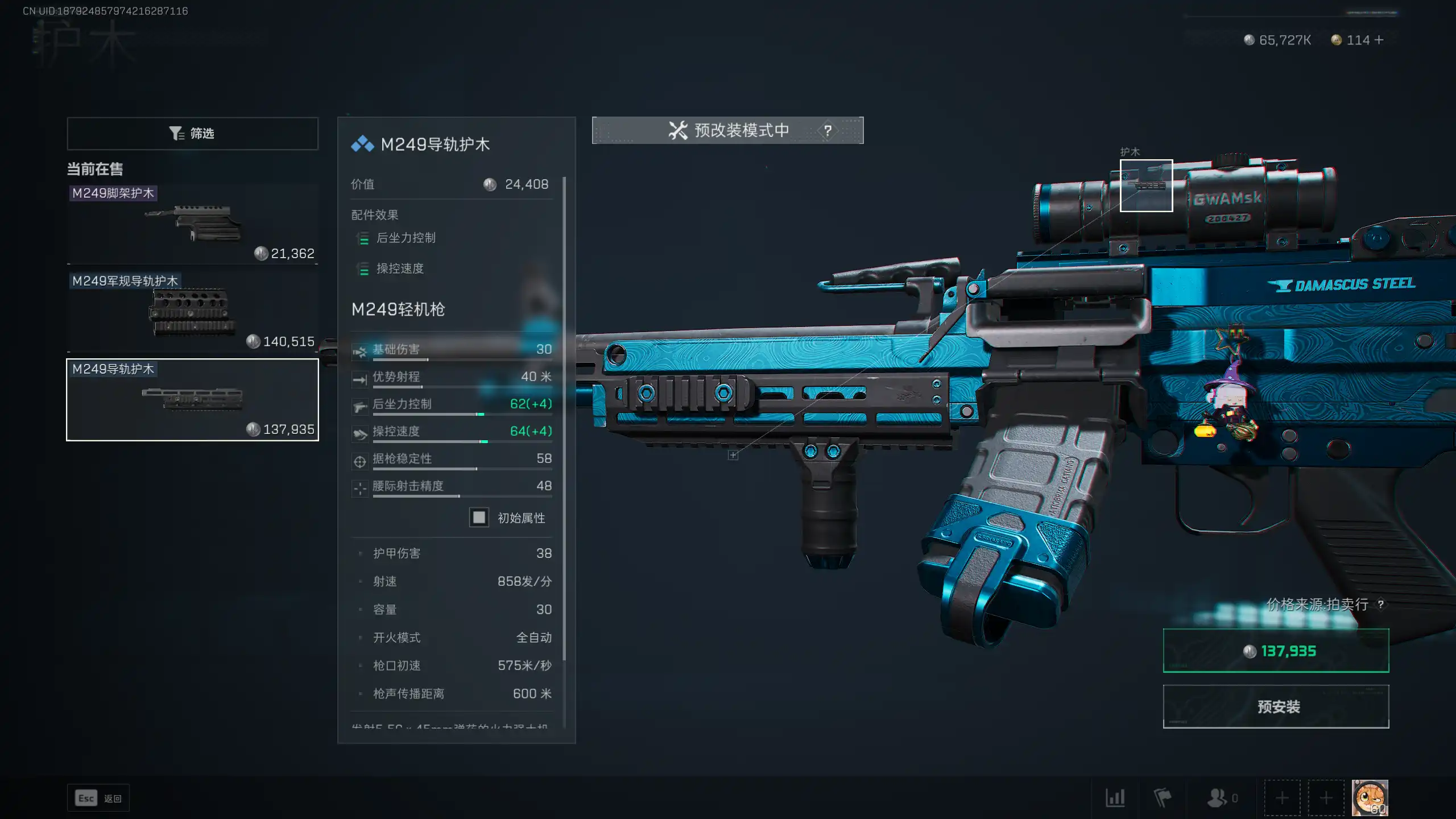The image size is (1456, 819).
Task: Click the Esc 返回 back button
Action: pyautogui.click(x=98, y=798)
